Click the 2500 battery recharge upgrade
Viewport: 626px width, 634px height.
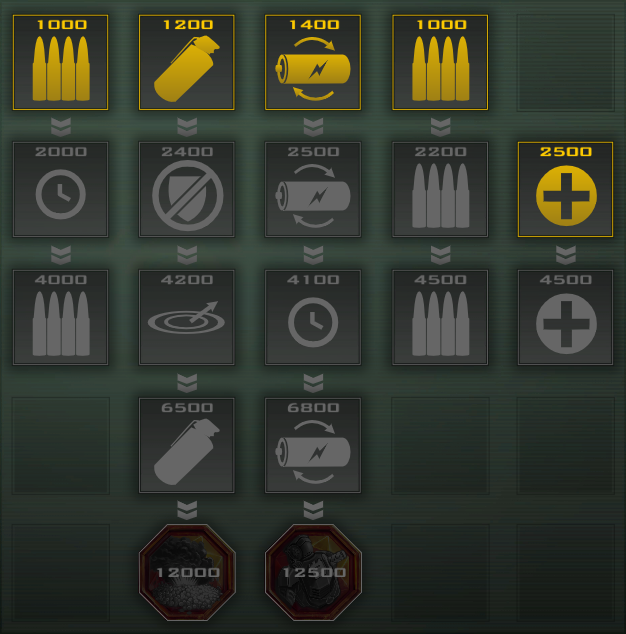pyautogui.click(x=313, y=190)
